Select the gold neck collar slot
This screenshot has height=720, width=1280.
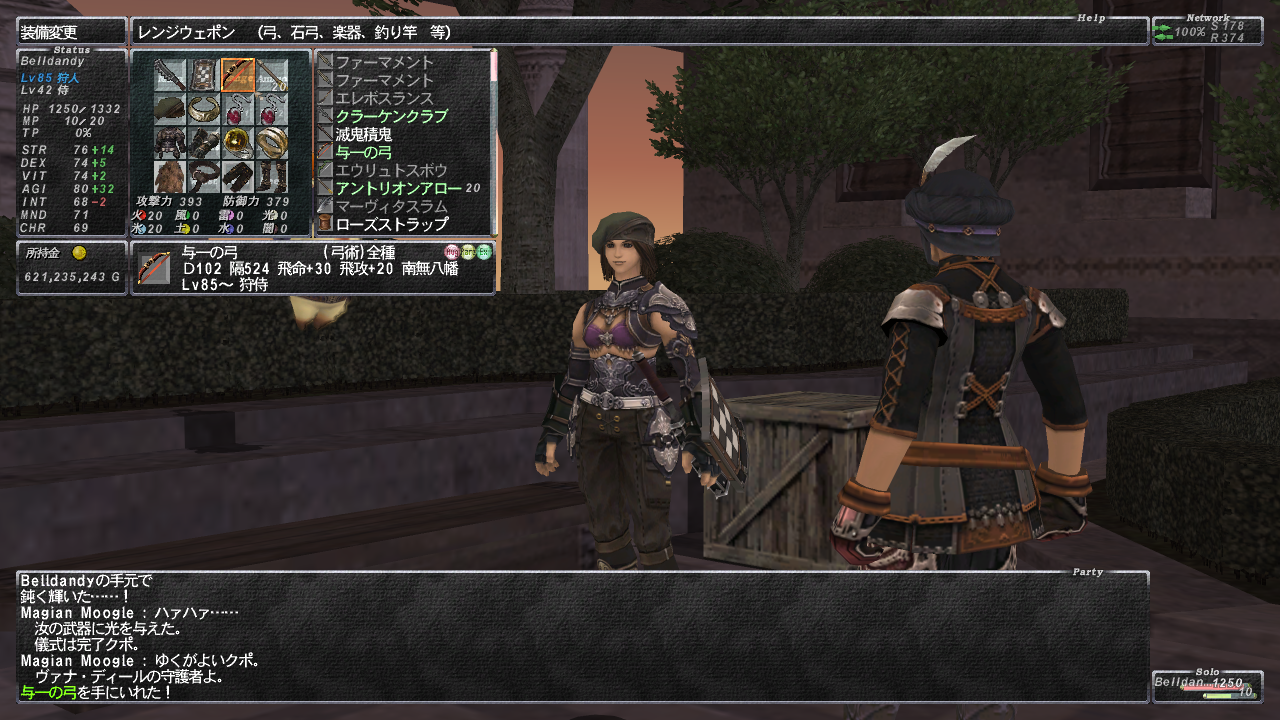point(204,108)
